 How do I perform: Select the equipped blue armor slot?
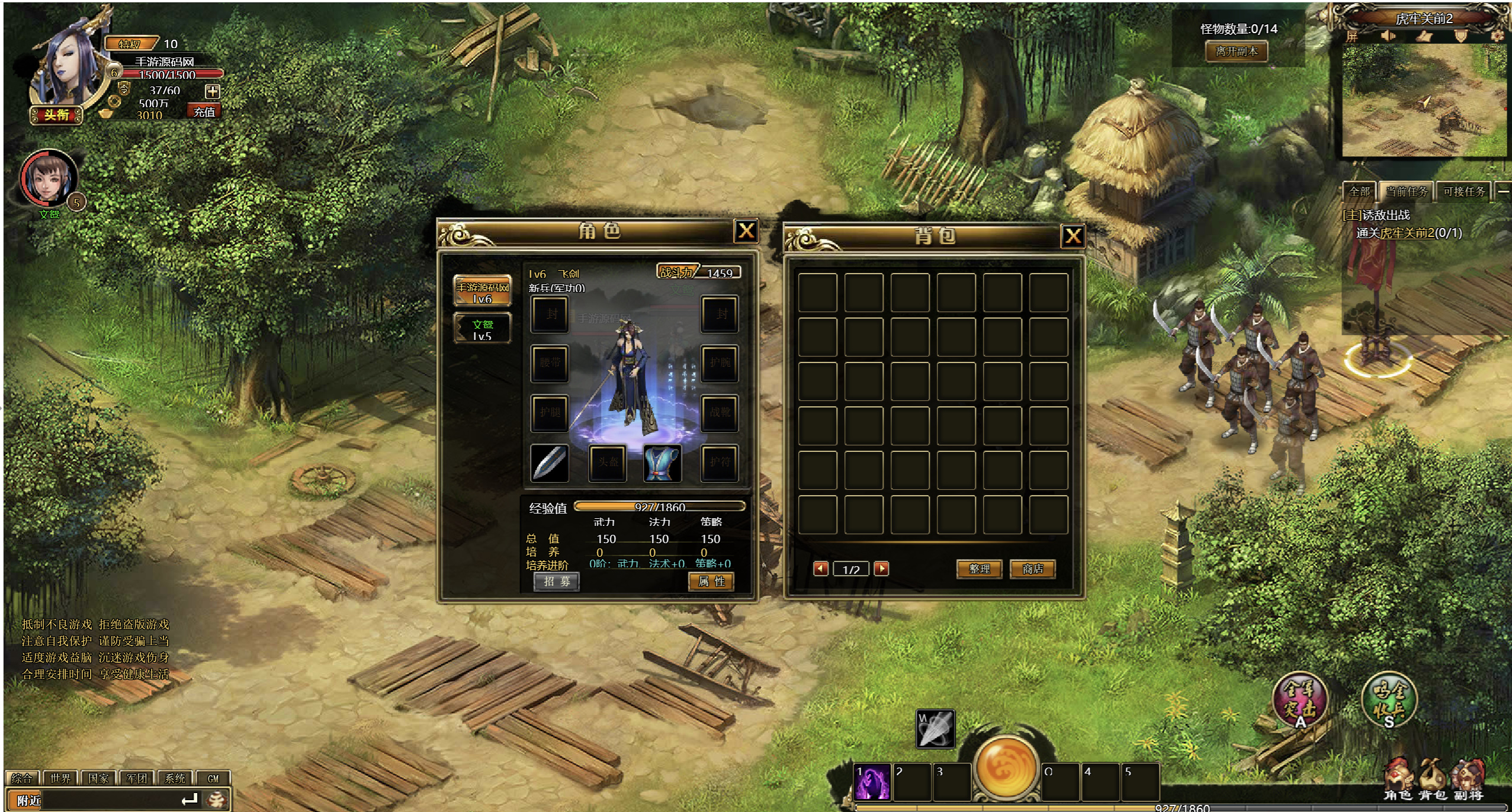[x=662, y=462]
